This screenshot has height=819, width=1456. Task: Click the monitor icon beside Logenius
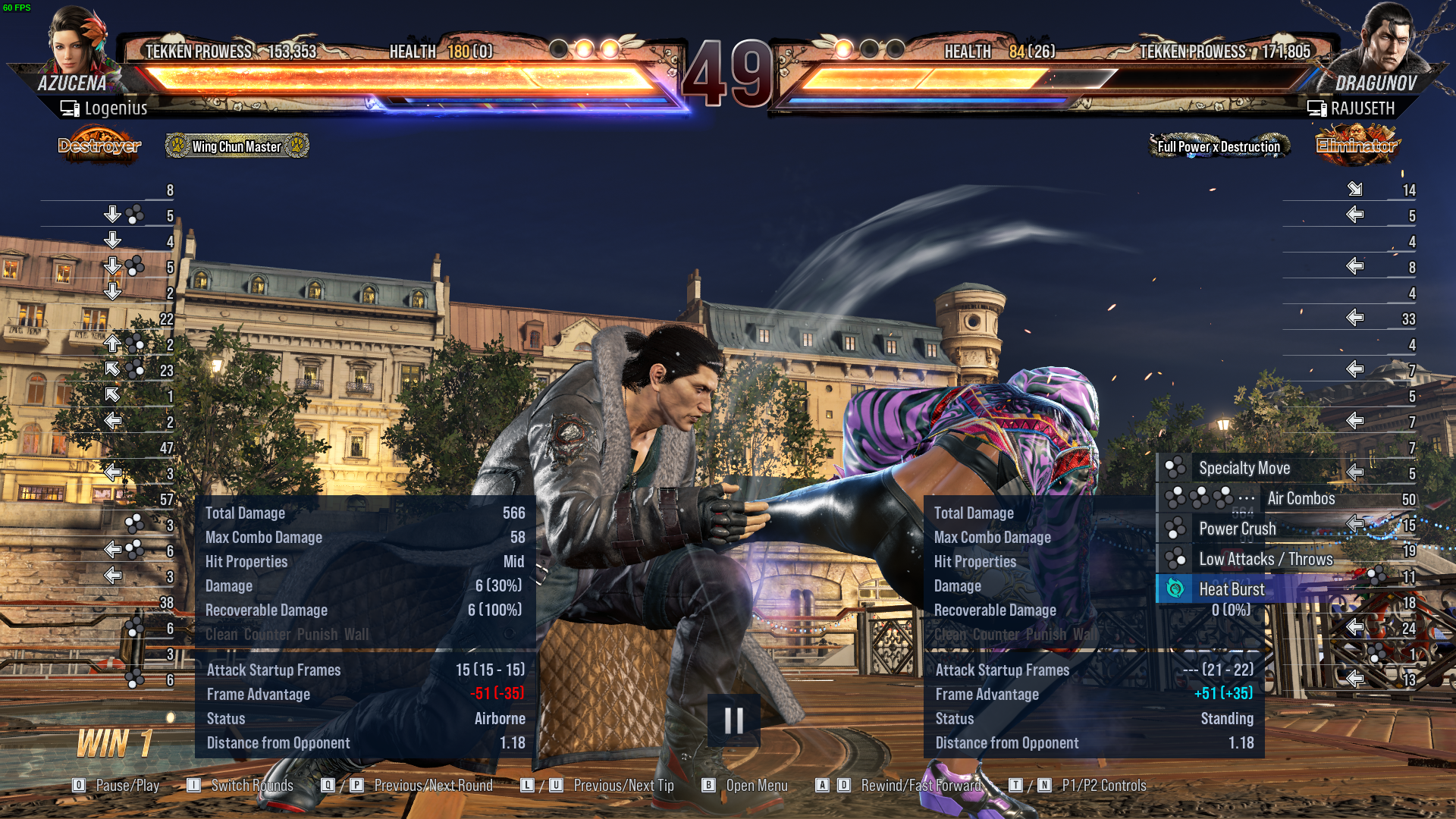click(x=67, y=108)
